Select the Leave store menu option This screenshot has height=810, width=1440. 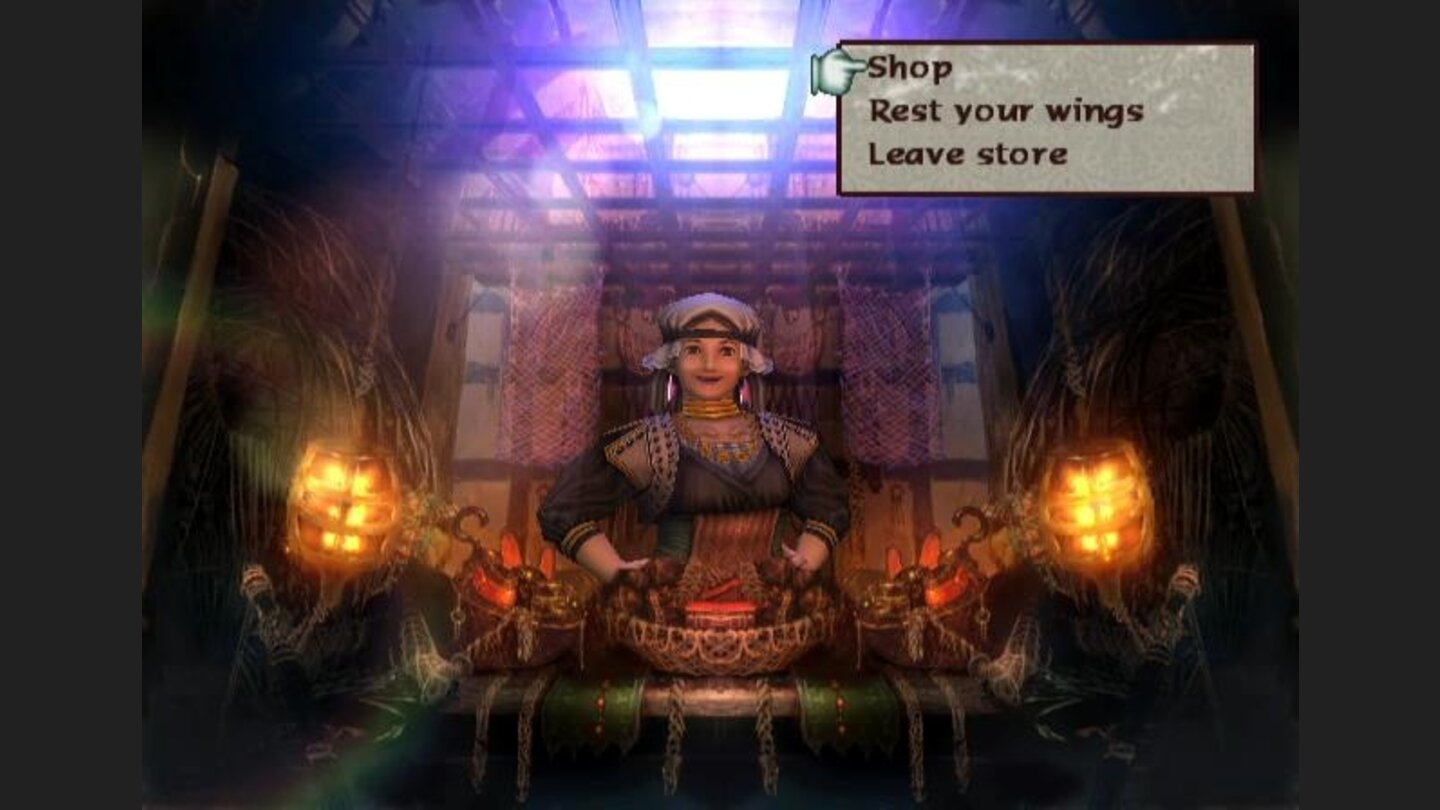(x=966, y=152)
